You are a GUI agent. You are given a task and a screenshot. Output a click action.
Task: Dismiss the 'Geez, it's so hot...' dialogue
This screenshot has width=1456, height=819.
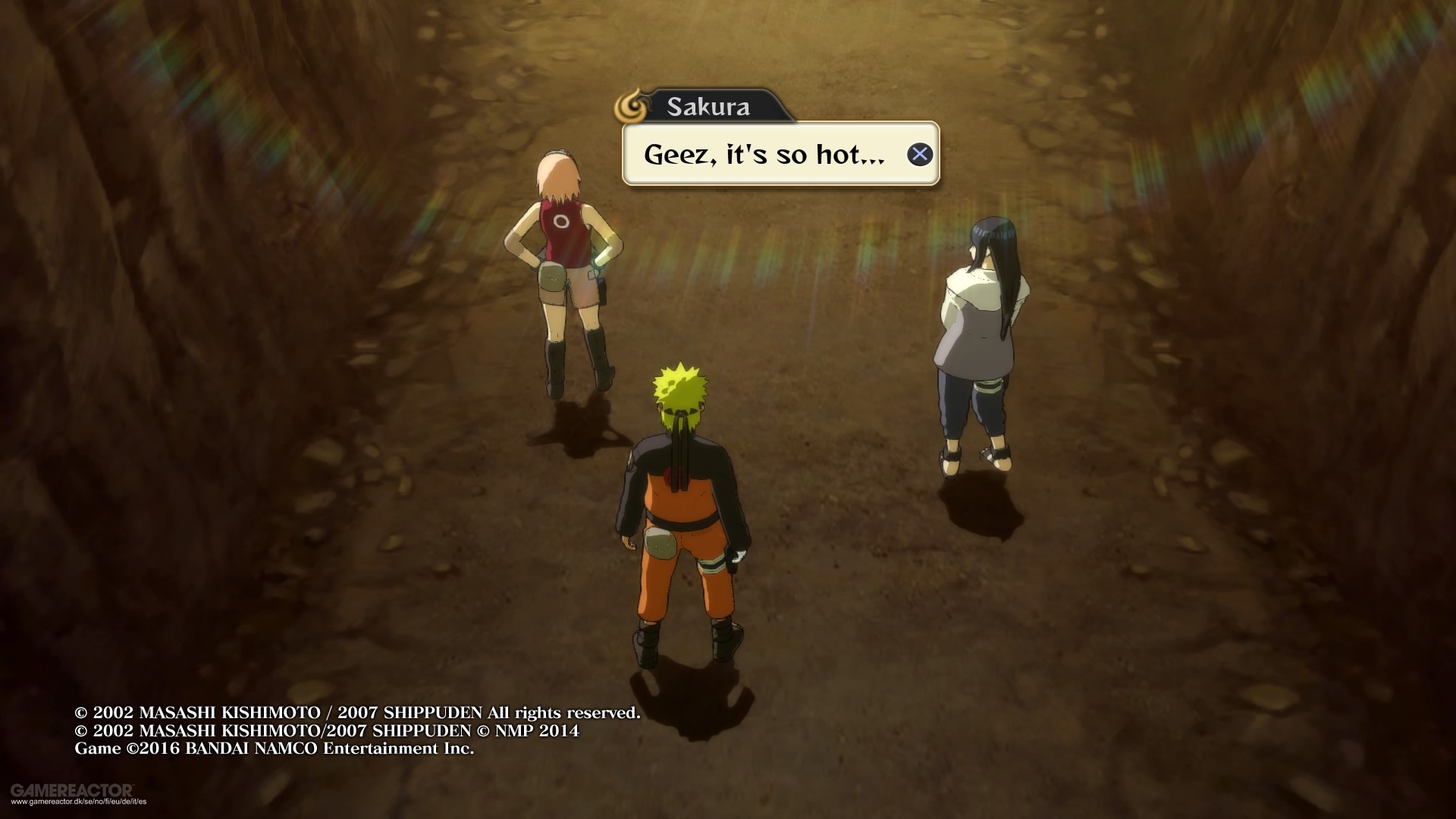[920, 154]
